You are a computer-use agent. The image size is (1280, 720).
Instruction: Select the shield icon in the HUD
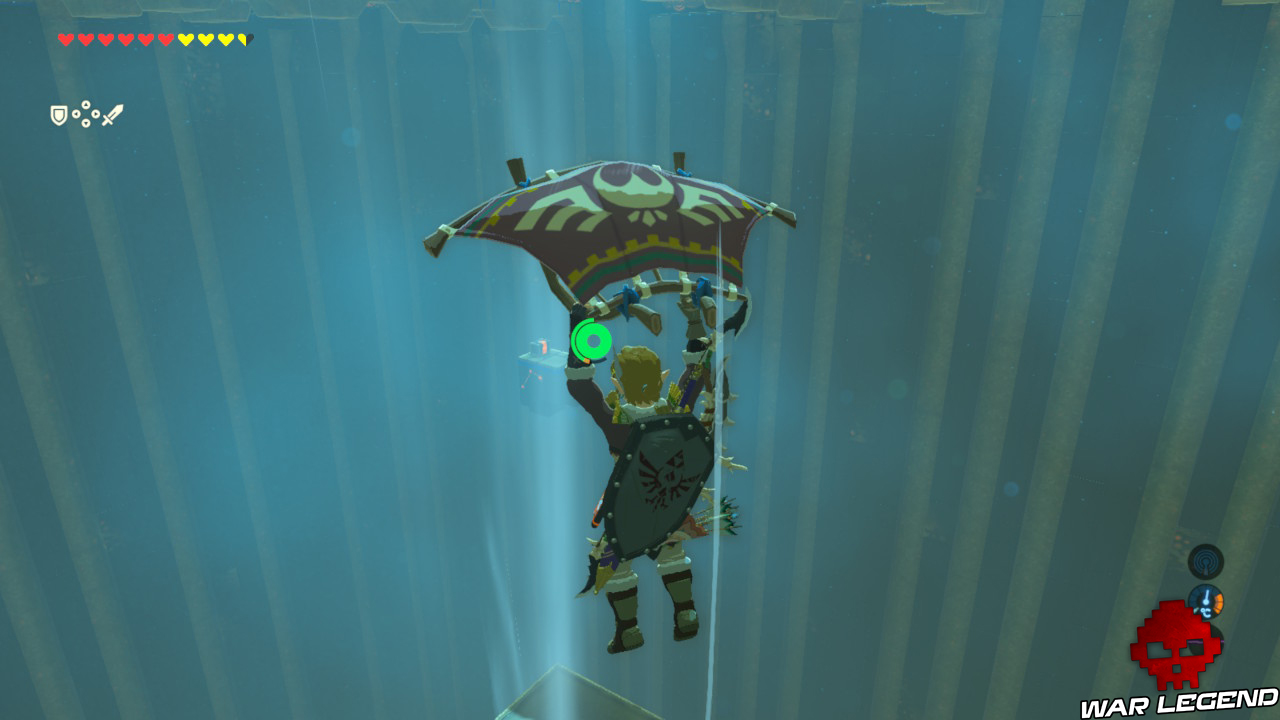(x=59, y=114)
